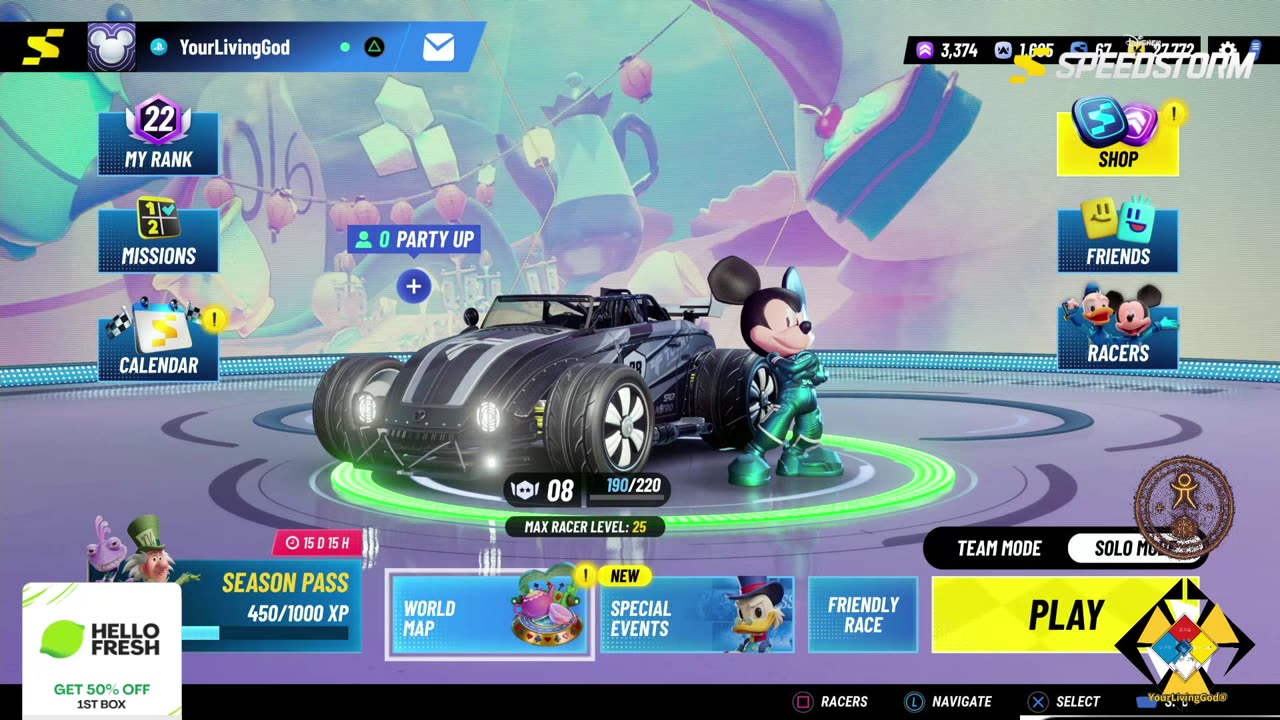This screenshot has width=1280, height=720.
Task: Open the Friends list
Action: pos(1117,238)
